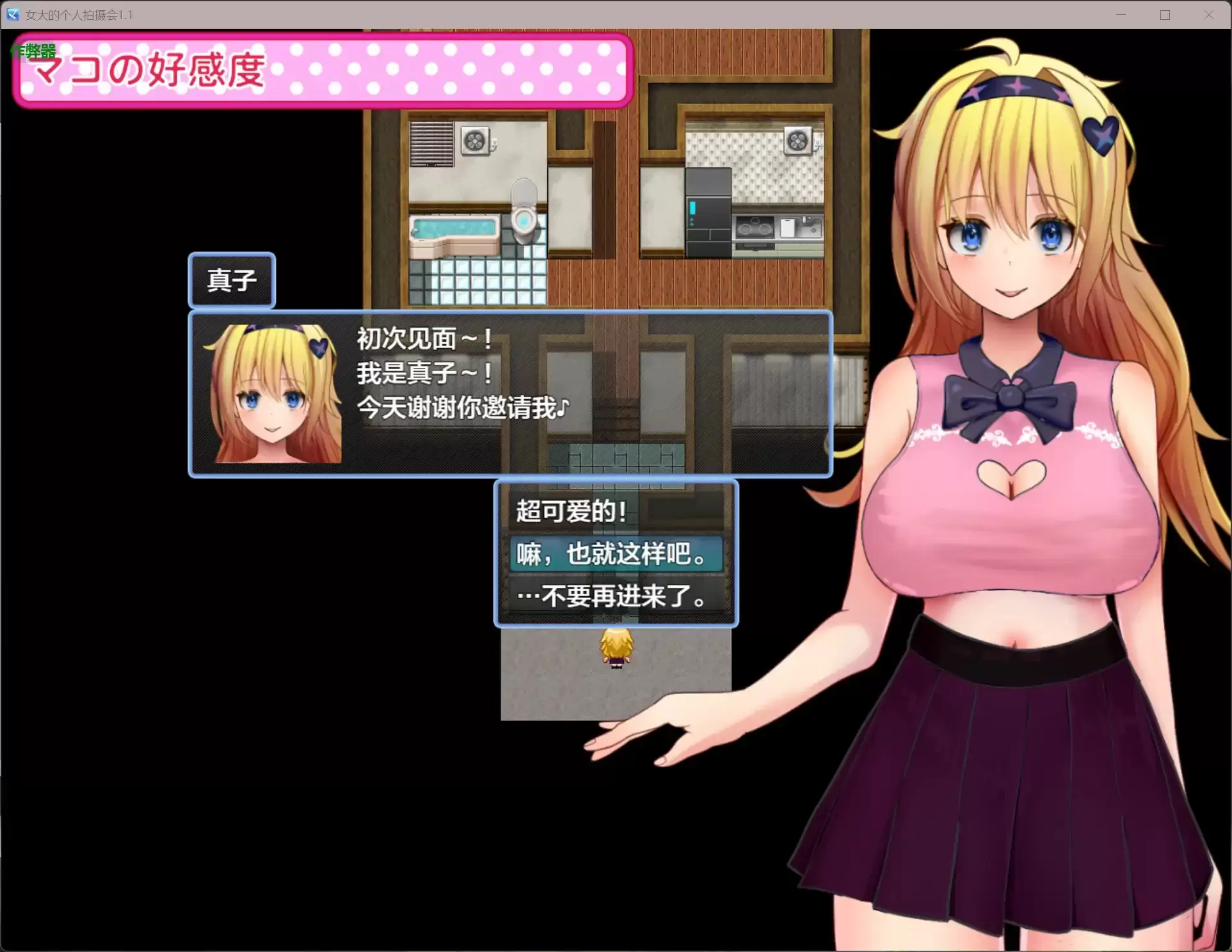Click the game icon in the title bar
The width and height of the screenshot is (1232, 952).
12,14
